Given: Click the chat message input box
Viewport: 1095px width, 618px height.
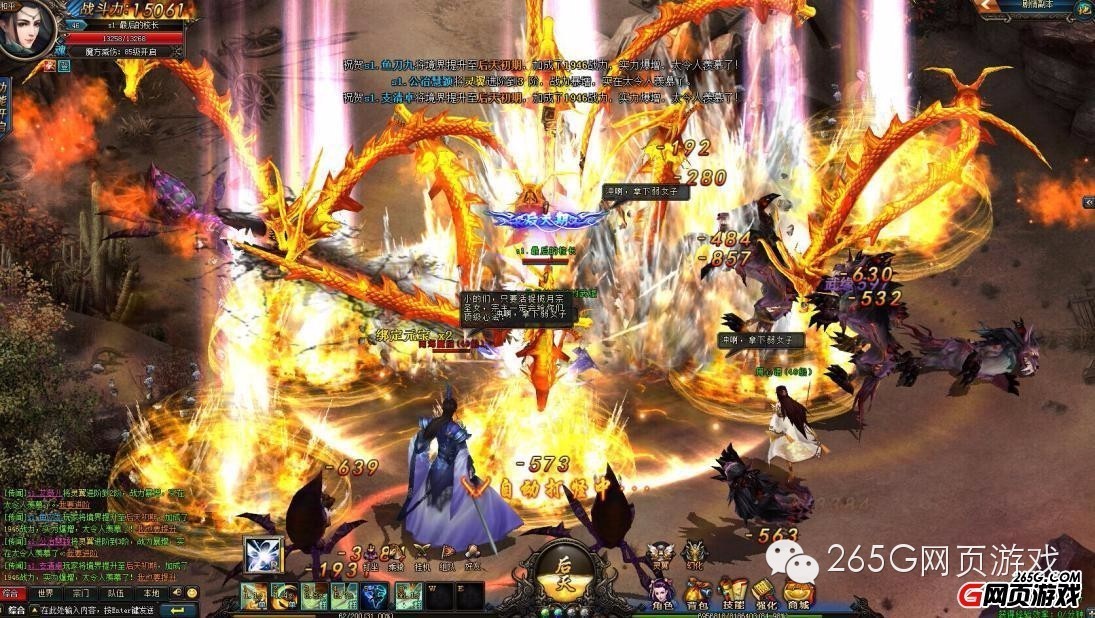Looking at the screenshot, I should point(95,609).
